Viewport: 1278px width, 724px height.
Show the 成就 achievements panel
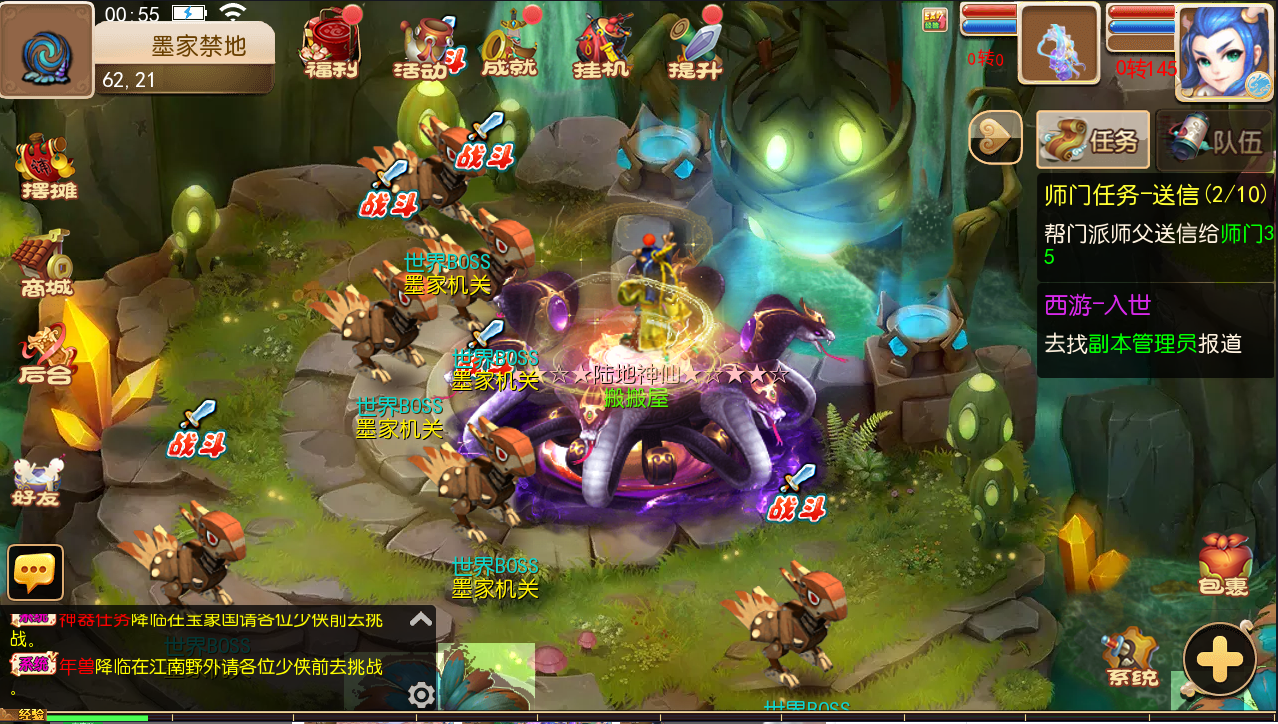pos(509,47)
